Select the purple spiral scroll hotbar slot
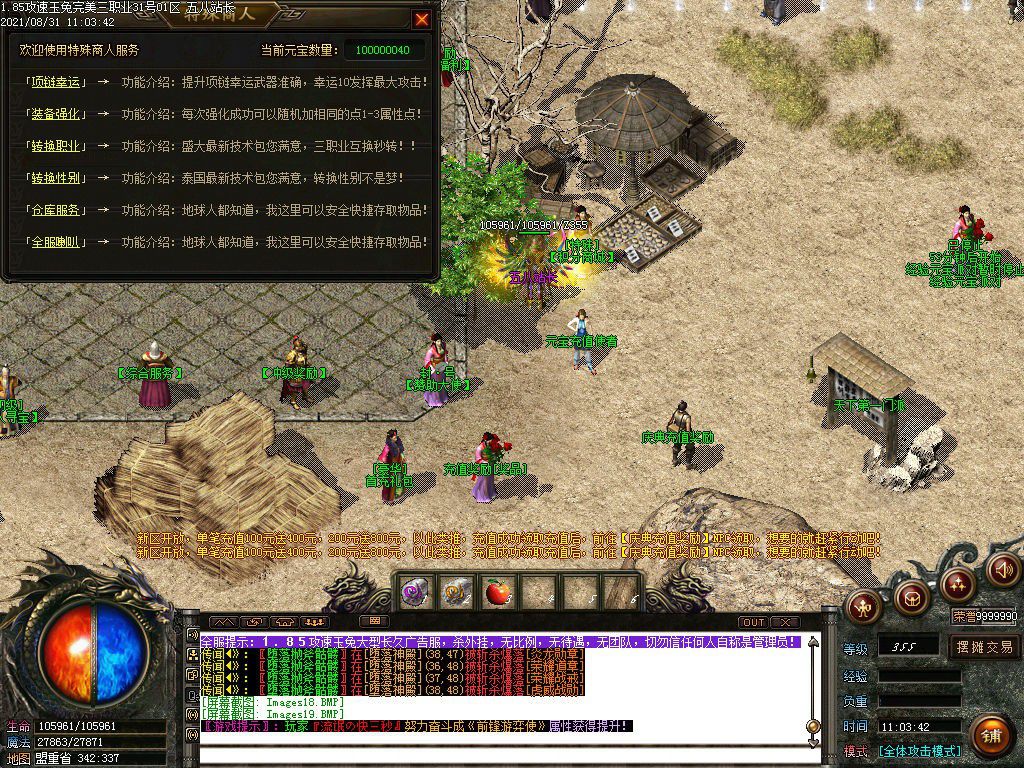 (414, 592)
